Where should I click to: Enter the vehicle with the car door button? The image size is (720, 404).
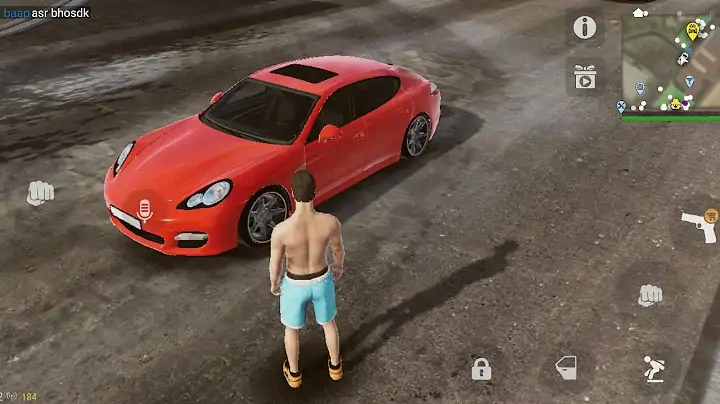click(x=566, y=367)
